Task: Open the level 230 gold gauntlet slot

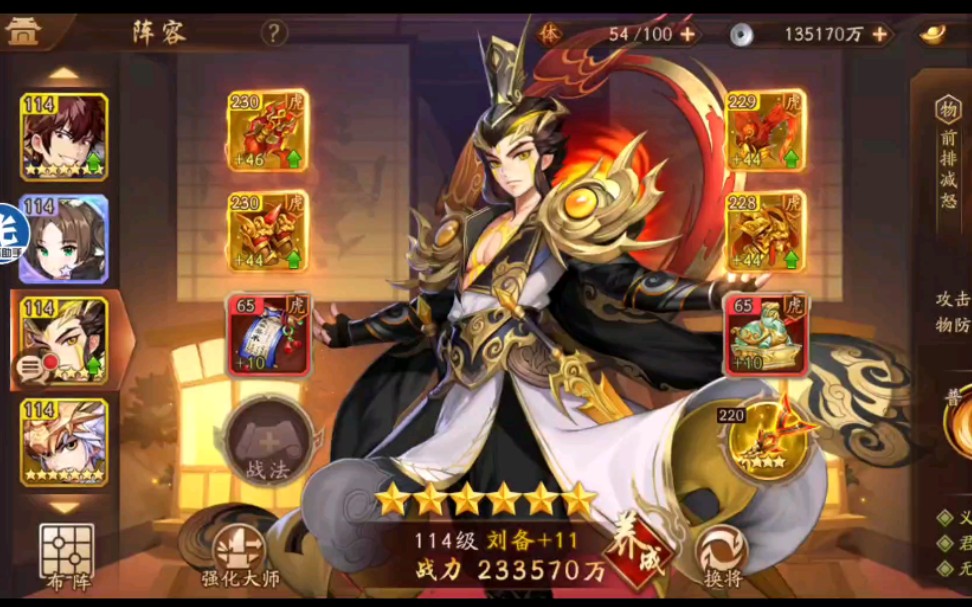Action: click(x=267, y=232)
